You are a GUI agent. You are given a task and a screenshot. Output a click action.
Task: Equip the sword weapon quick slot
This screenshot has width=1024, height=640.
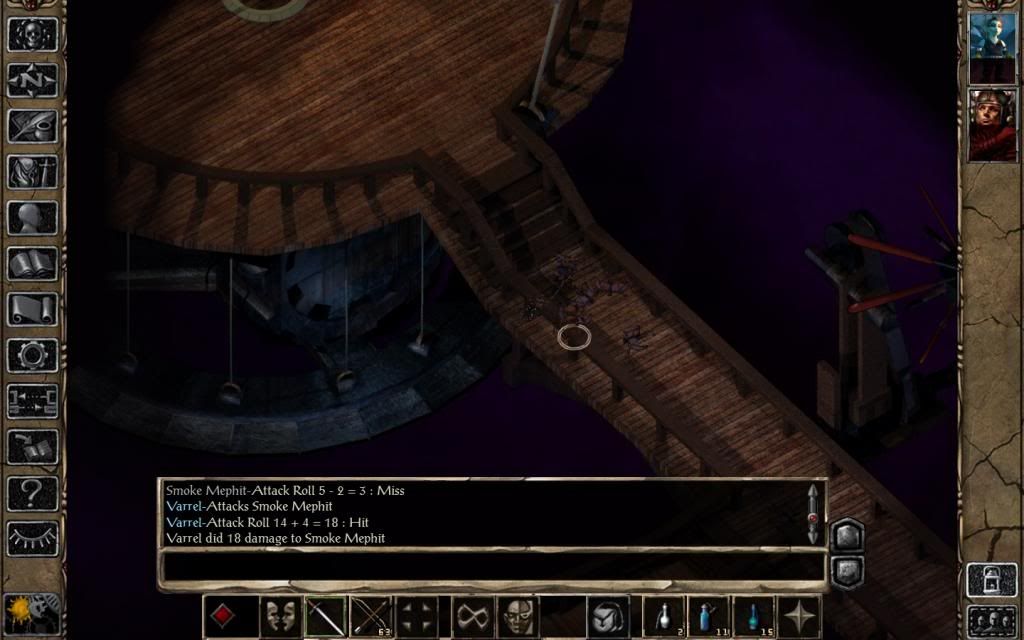tap(326, 616)
